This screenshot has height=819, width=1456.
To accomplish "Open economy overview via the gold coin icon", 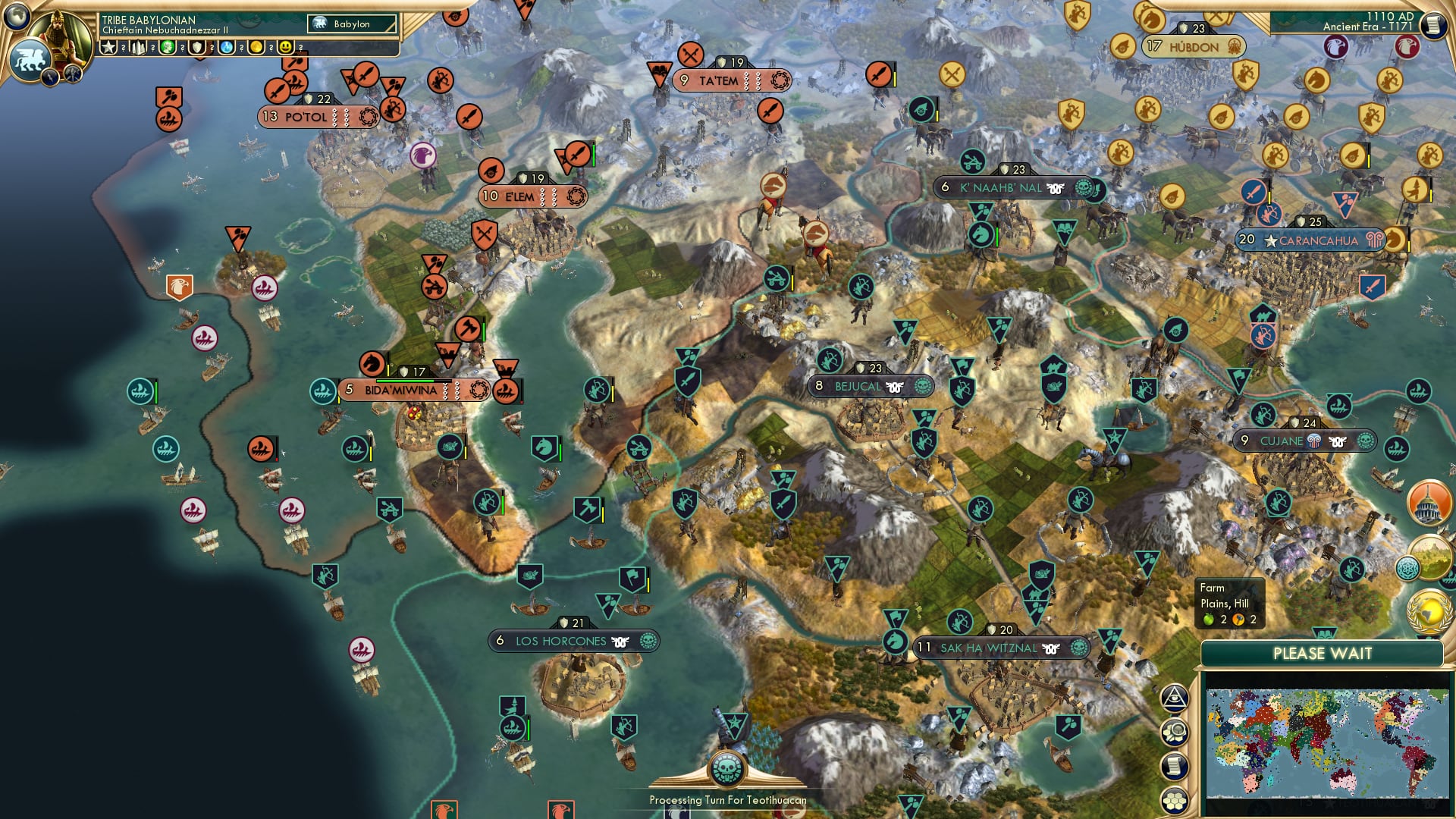I will click(x=256, y=48).
